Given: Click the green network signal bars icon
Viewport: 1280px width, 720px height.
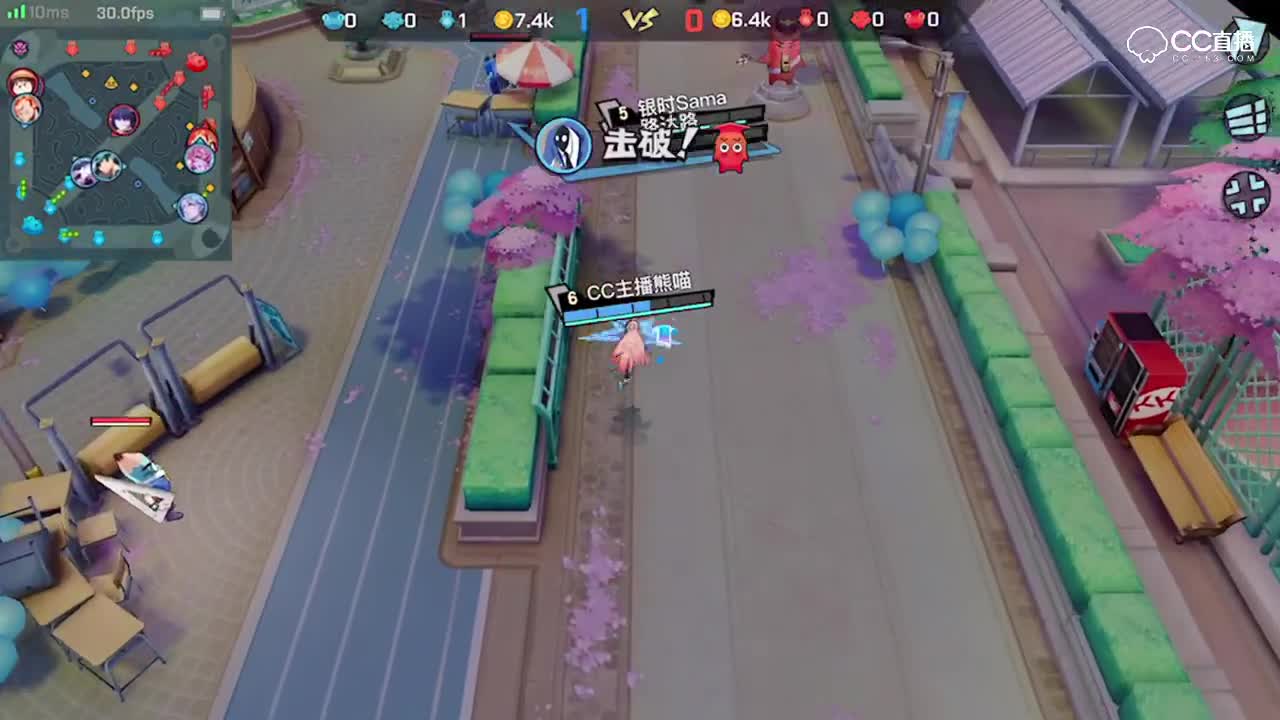Looking at the screenshot, I should [x=16, y=11].
